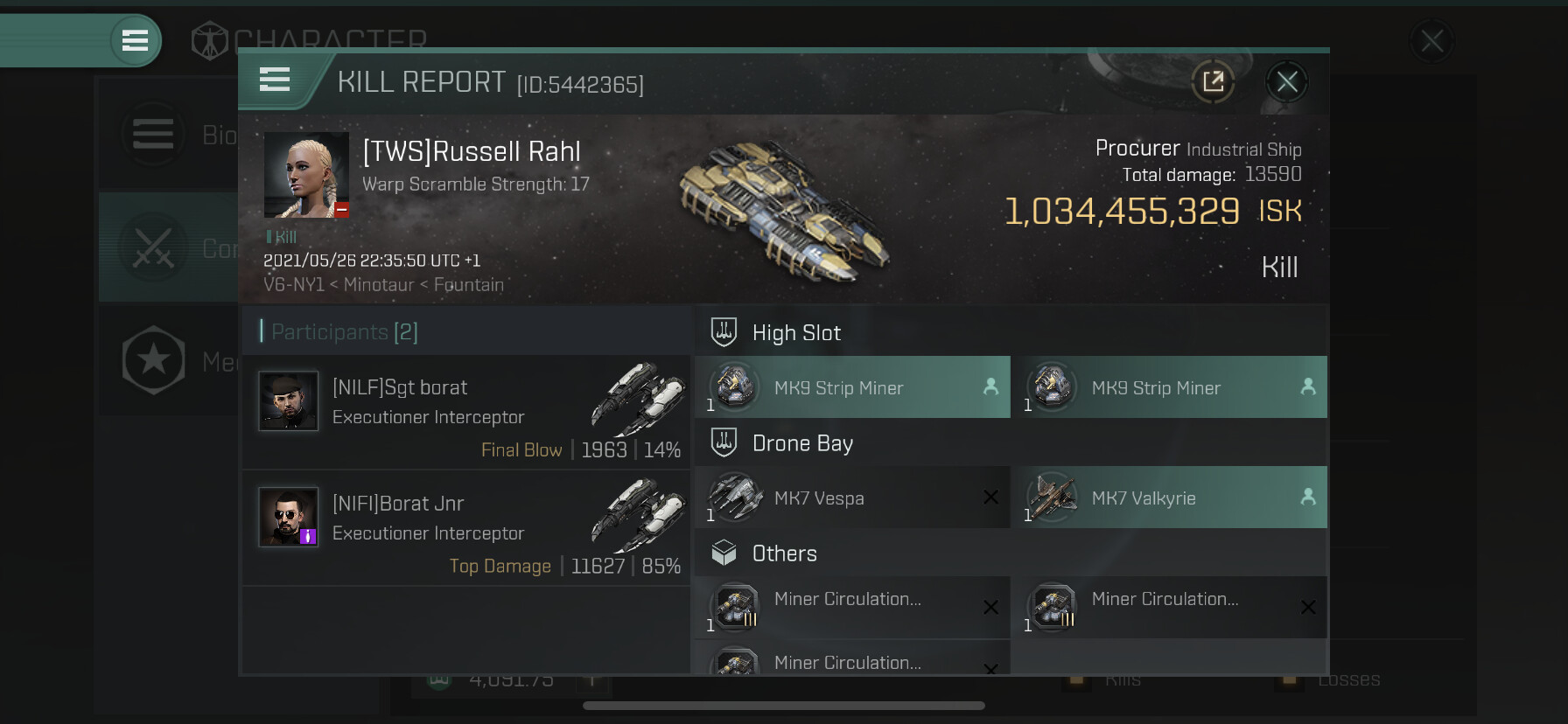1568x724 pixels.
Task: Click the V6-NY1 system location link
Action: (x=294, y=285)
